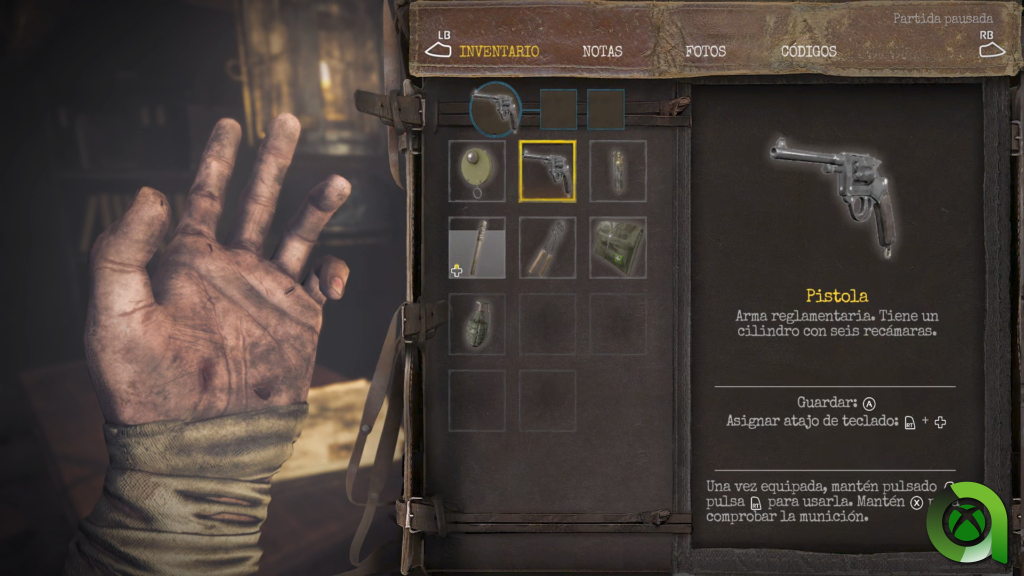This screenshot has height=576, width=1024.
Task: Select the Inventario tab
Action: pyautogui.click(x=499, y=51)
